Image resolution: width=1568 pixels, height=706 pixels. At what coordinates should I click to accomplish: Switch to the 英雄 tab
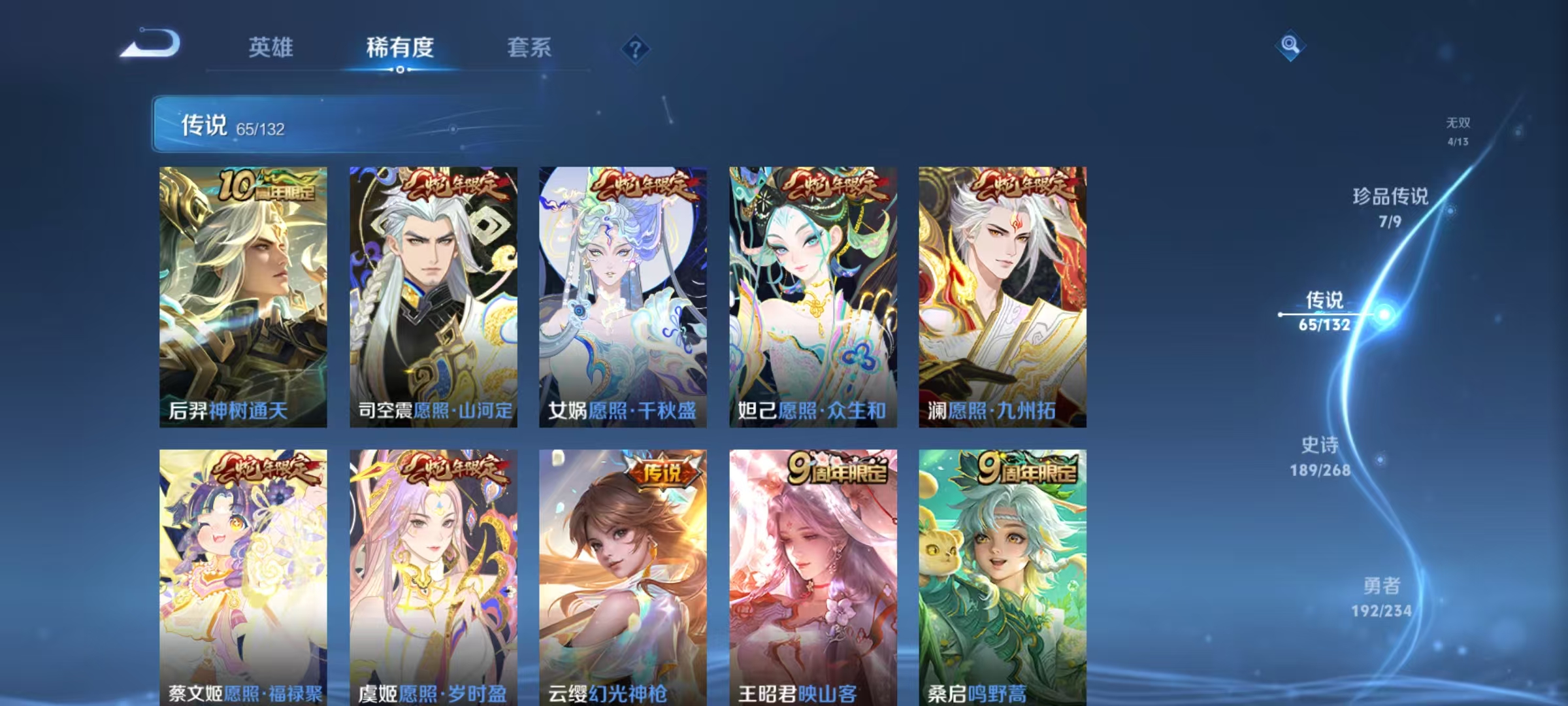coord(272,47)
